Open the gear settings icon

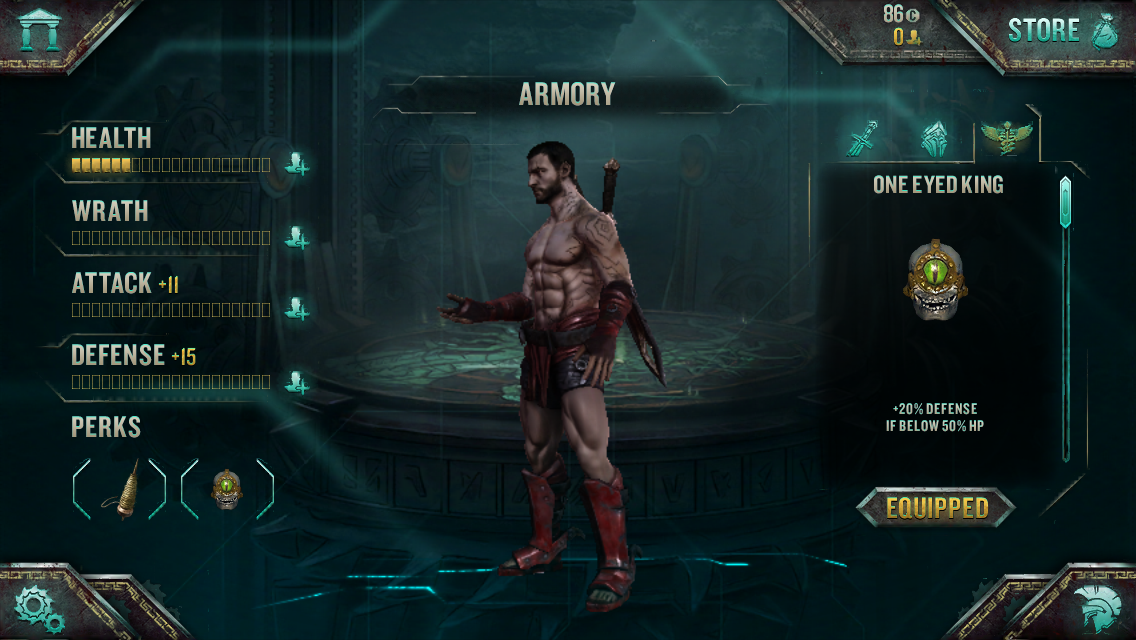click(40, 607)
